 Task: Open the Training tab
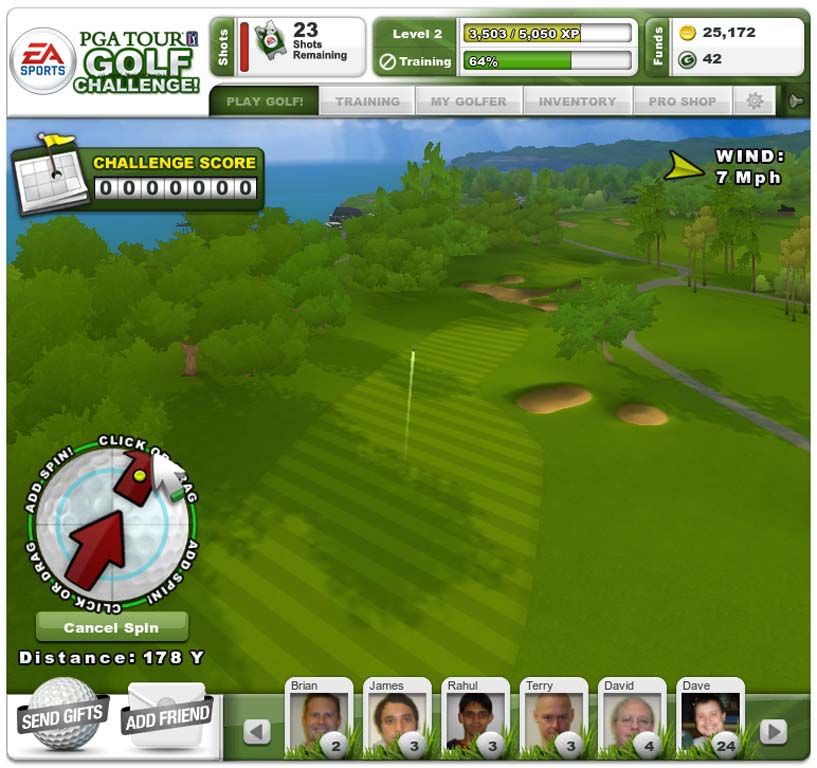coord(367,101)
